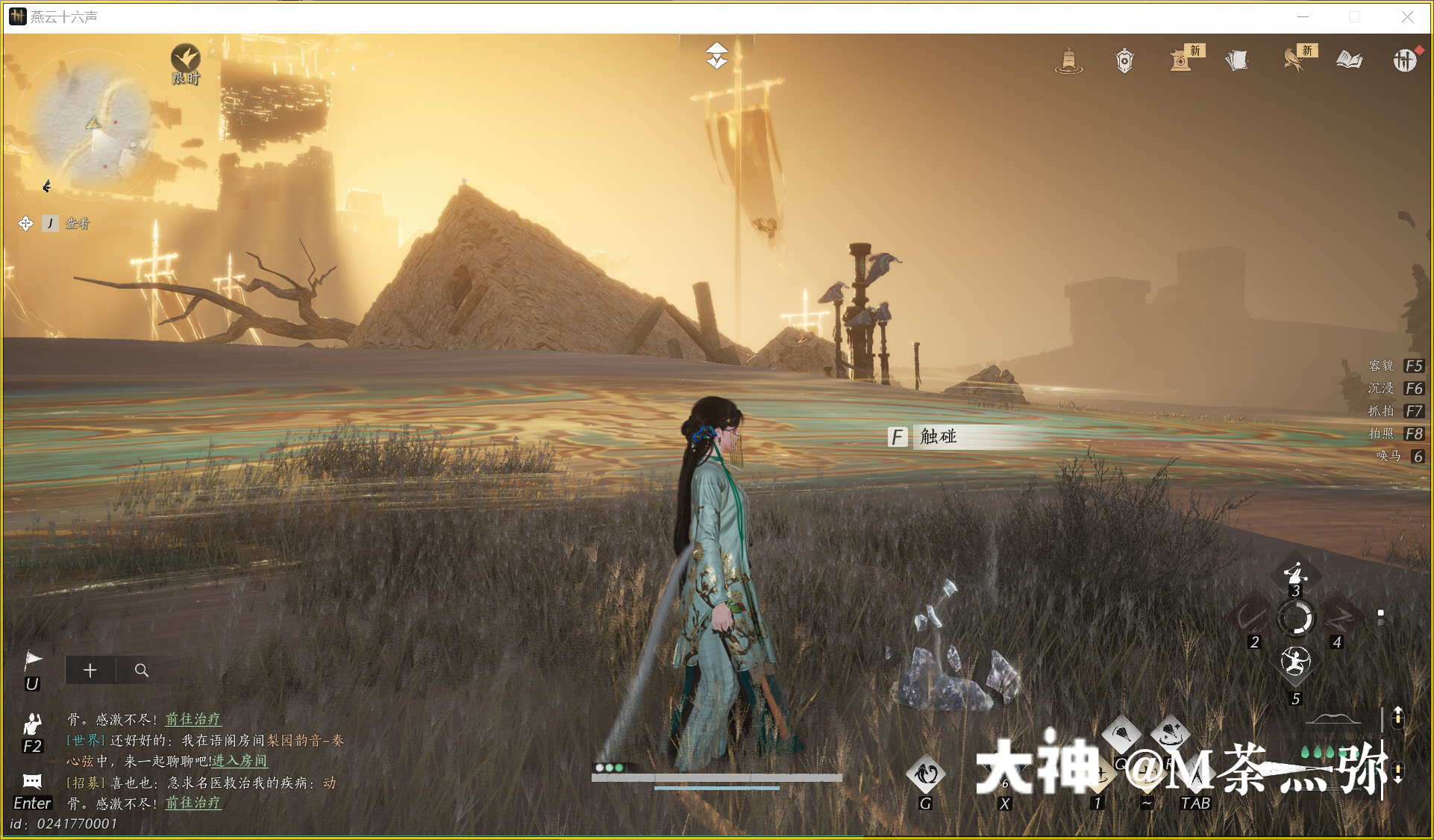The width and height of the screenshot is (1434, 840).
Task: Select the archer skill in the wheel
Action: (x=1295, y=661)
